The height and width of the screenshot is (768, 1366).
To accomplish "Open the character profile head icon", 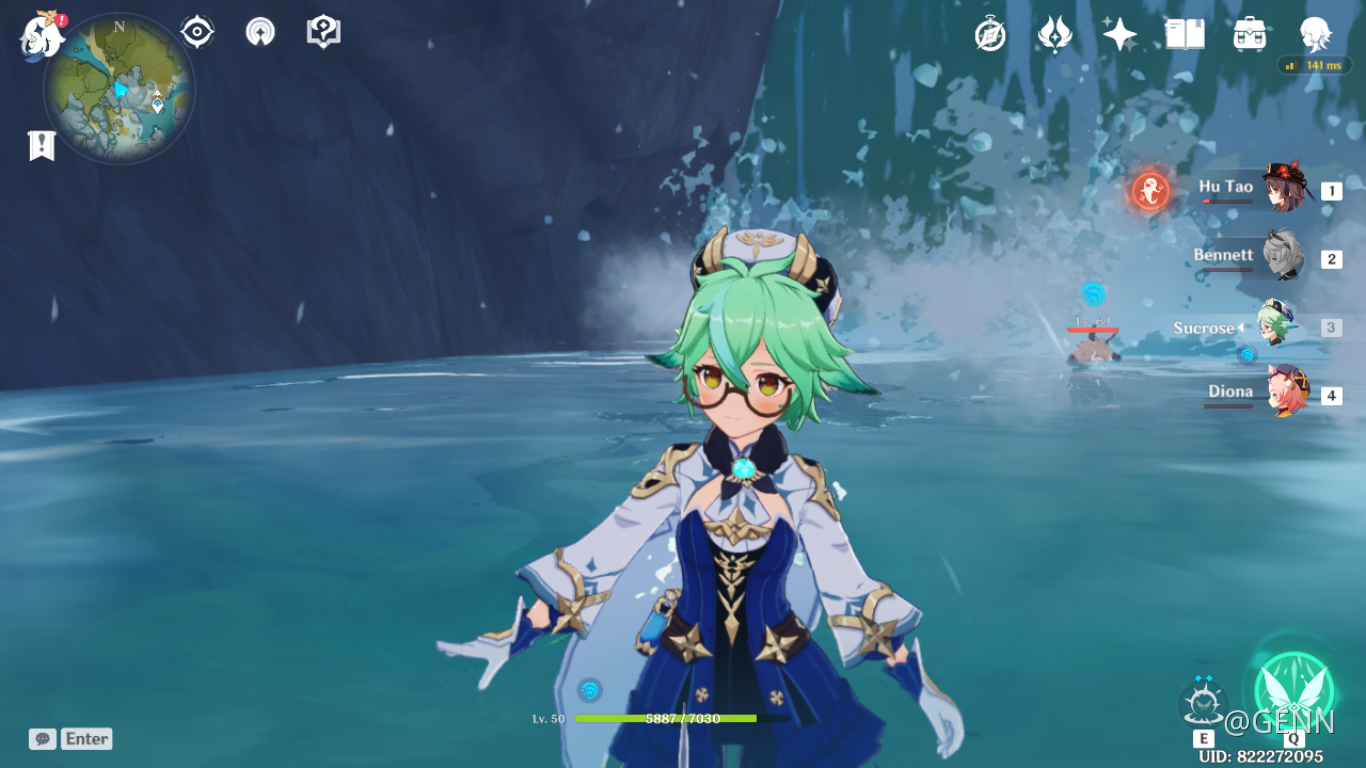I will (x=1314, y=35).
